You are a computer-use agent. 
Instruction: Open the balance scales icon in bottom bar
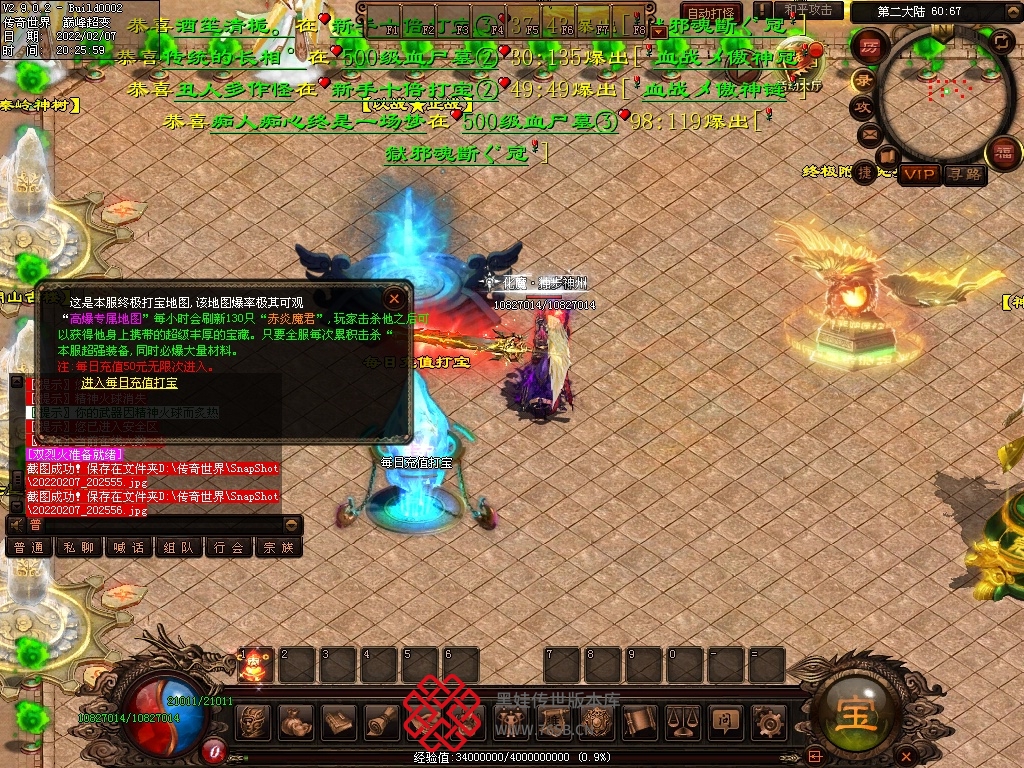682,720
